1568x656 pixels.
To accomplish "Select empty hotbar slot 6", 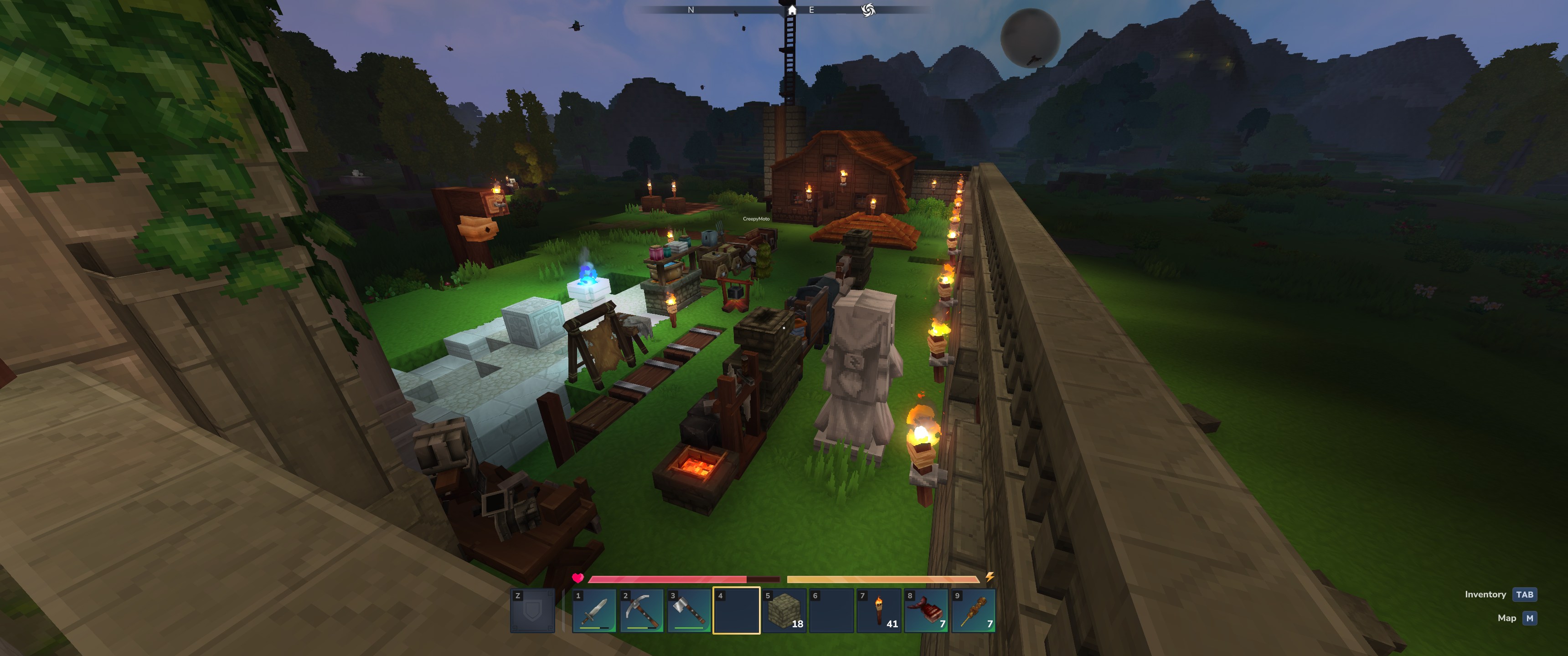I will coord(831,610).
